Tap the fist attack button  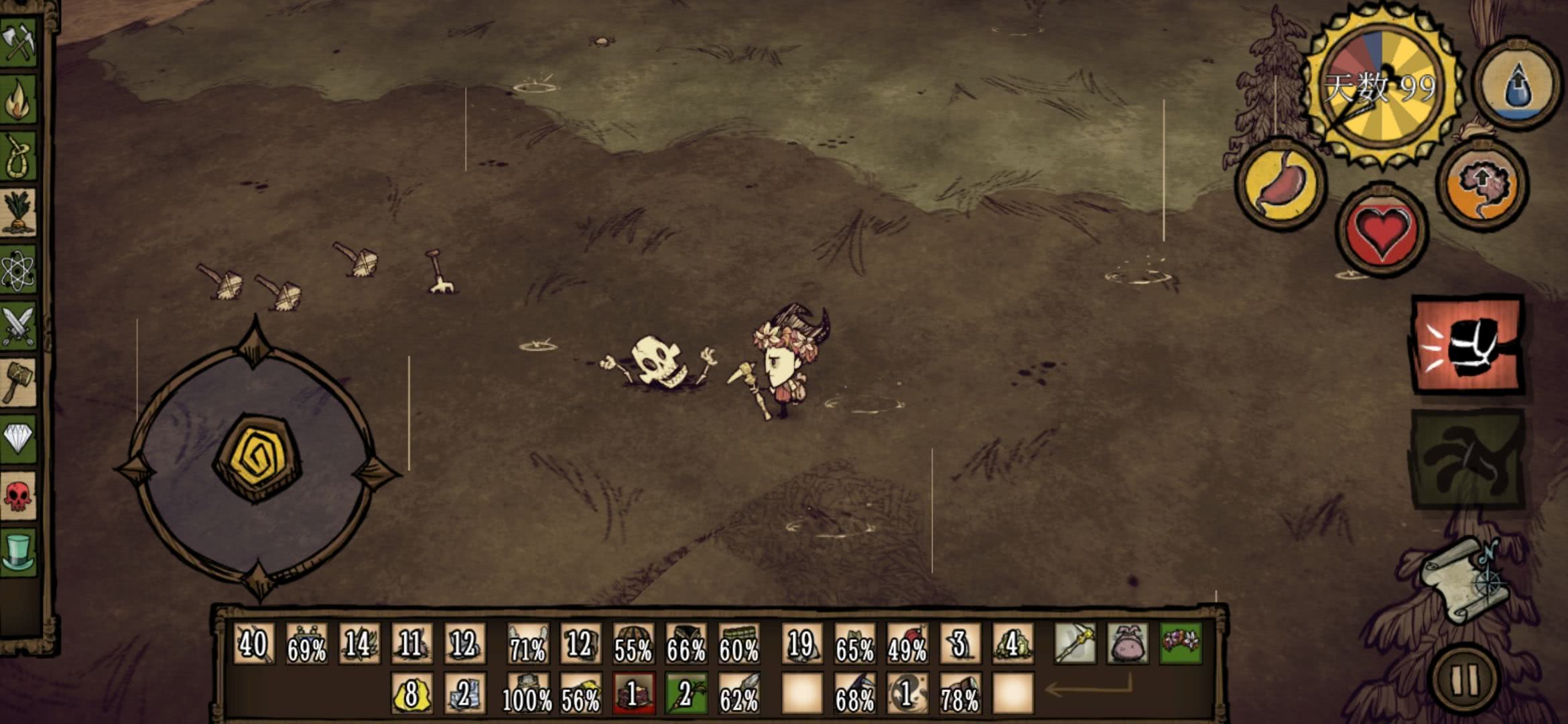pyautogui.click(x=1467, y=345)
